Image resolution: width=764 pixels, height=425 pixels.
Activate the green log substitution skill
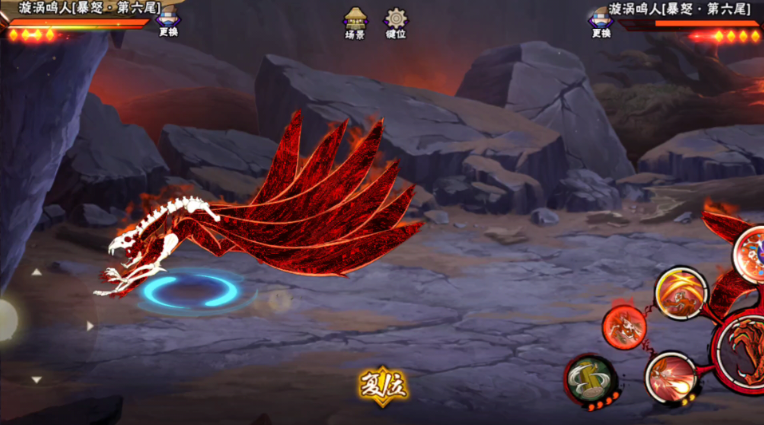pos(588,378)
